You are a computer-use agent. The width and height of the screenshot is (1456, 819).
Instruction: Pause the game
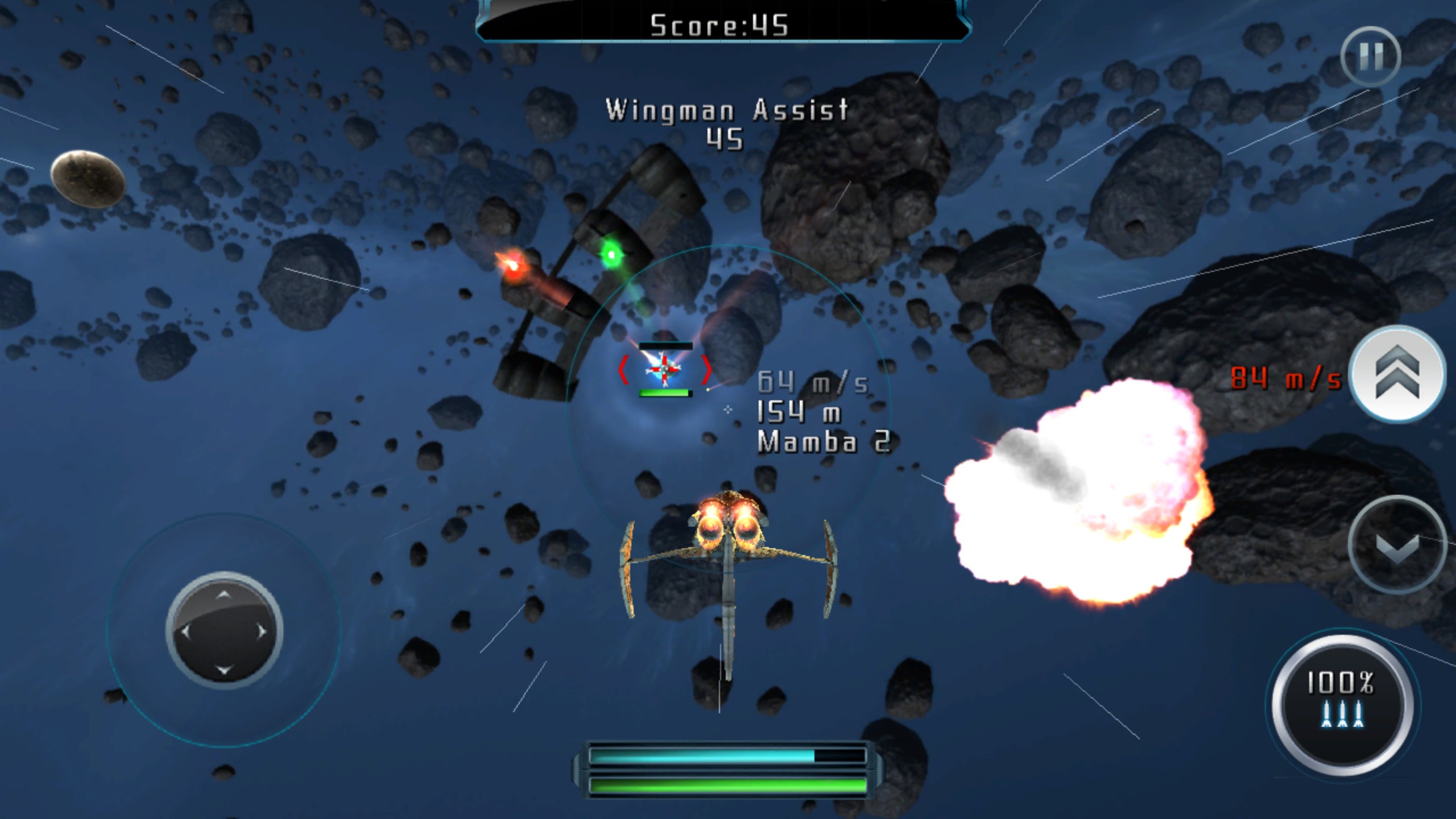(1370, 56)
